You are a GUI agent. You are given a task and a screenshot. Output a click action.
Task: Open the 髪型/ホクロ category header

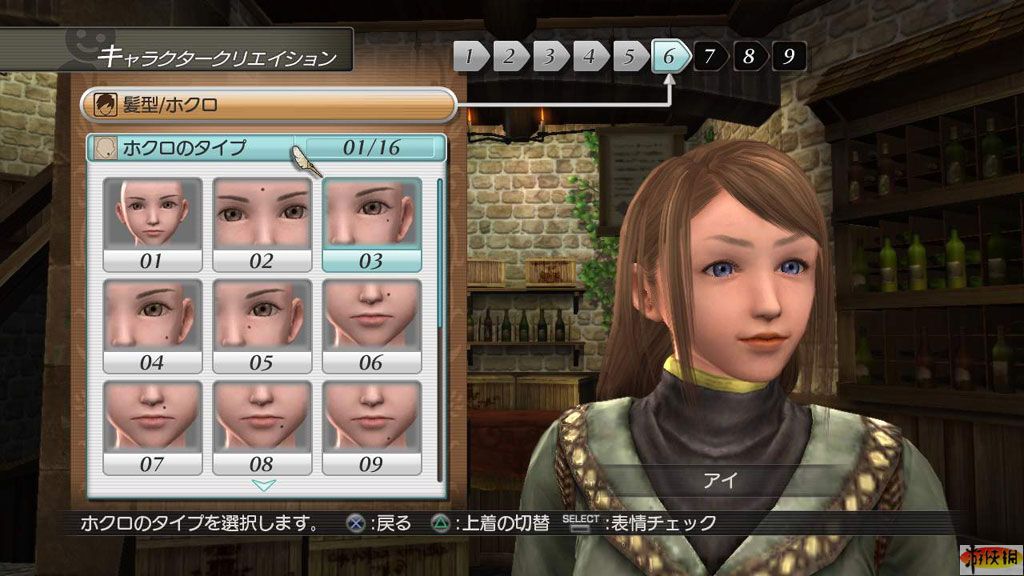tap(267, 104)
